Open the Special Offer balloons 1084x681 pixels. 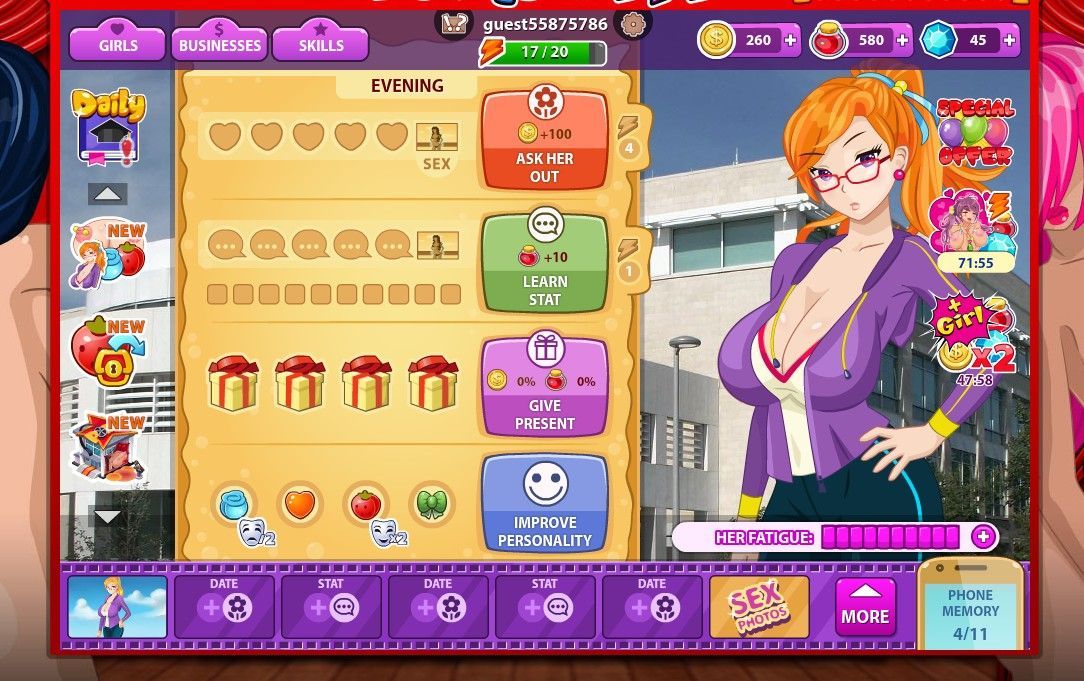(x=974, y=133)
